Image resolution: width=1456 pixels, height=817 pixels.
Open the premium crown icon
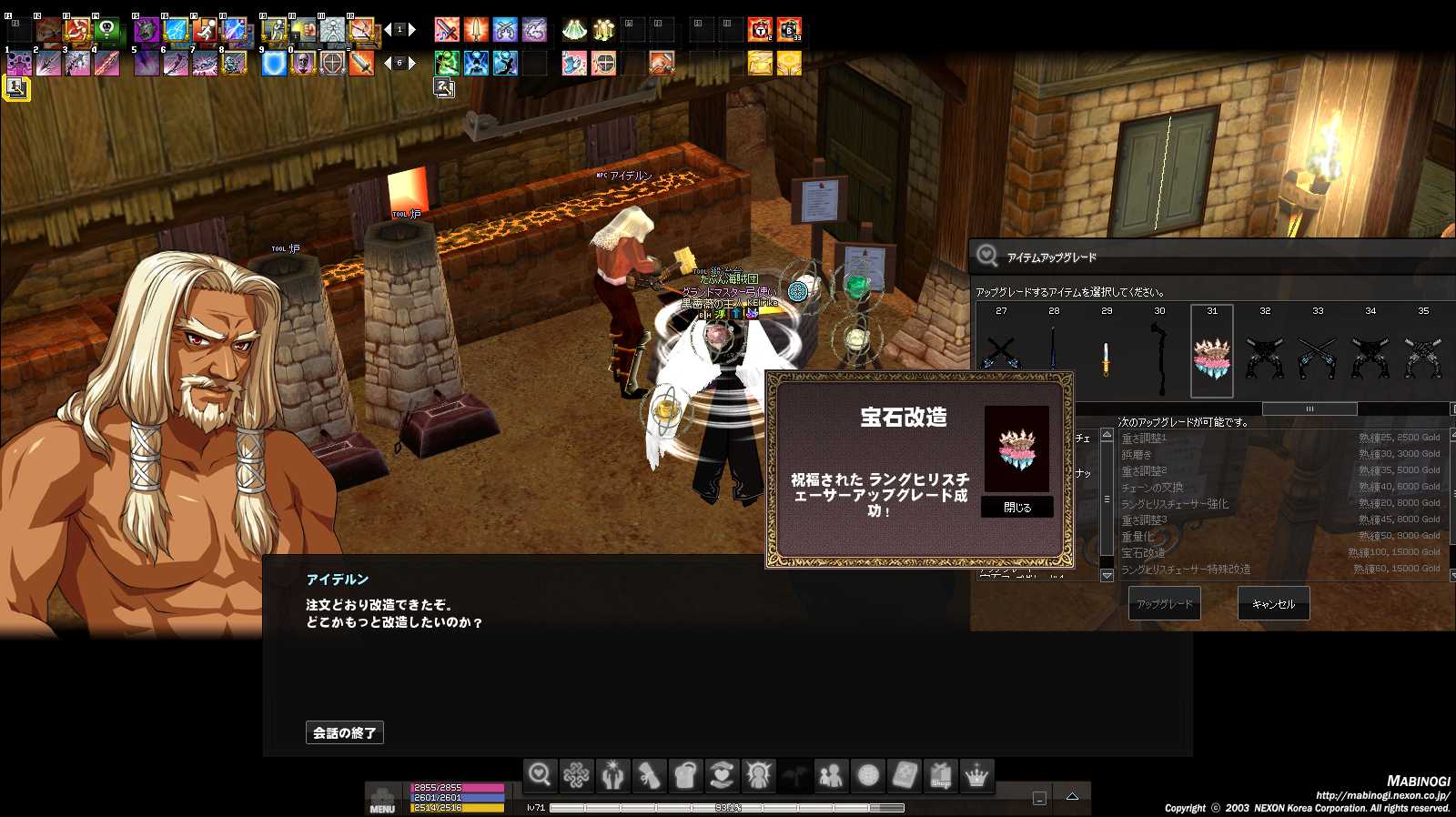[976, 774]
